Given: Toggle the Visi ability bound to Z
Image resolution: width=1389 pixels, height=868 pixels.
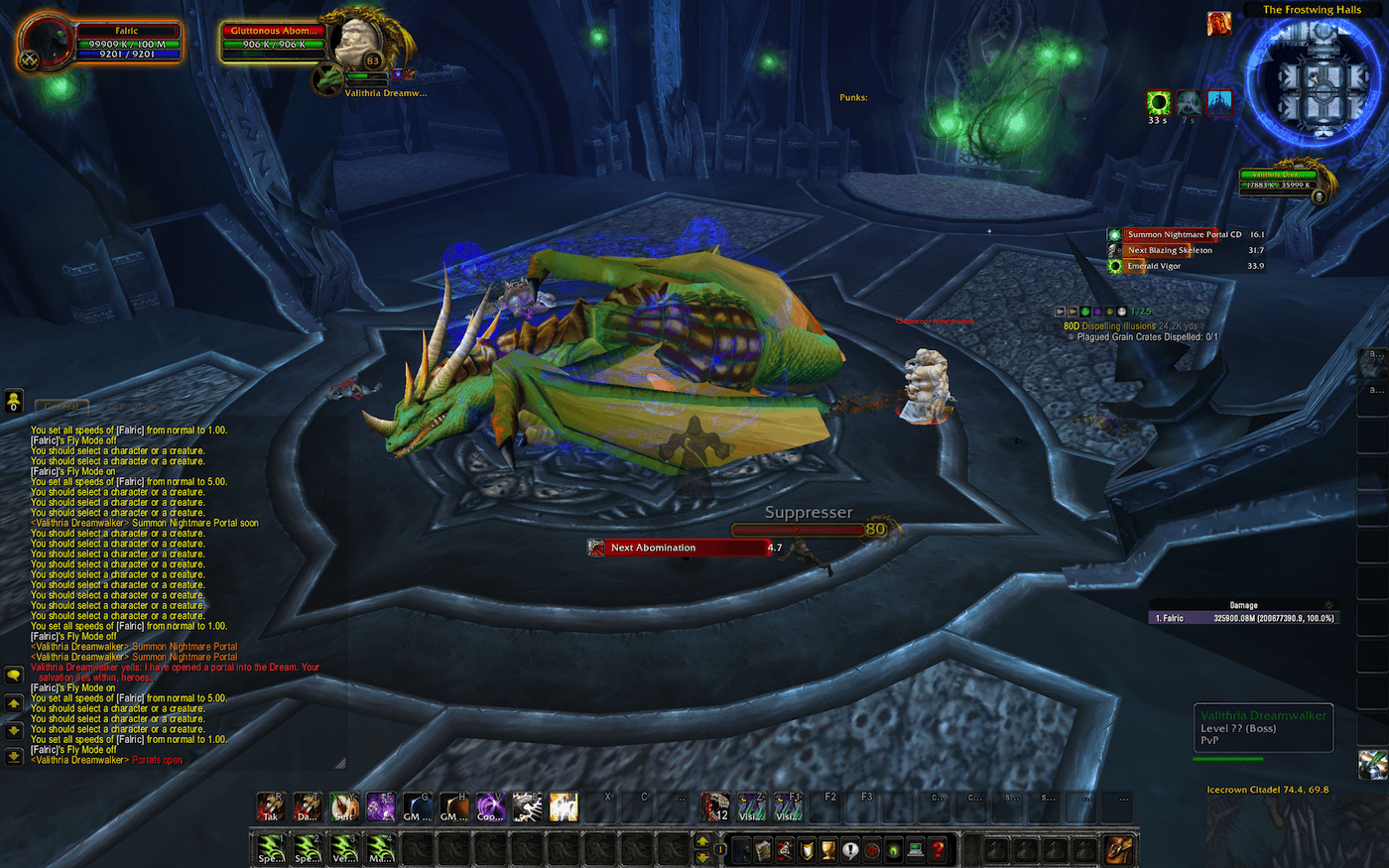Looking at the screenshot, I should pos(751,808).
